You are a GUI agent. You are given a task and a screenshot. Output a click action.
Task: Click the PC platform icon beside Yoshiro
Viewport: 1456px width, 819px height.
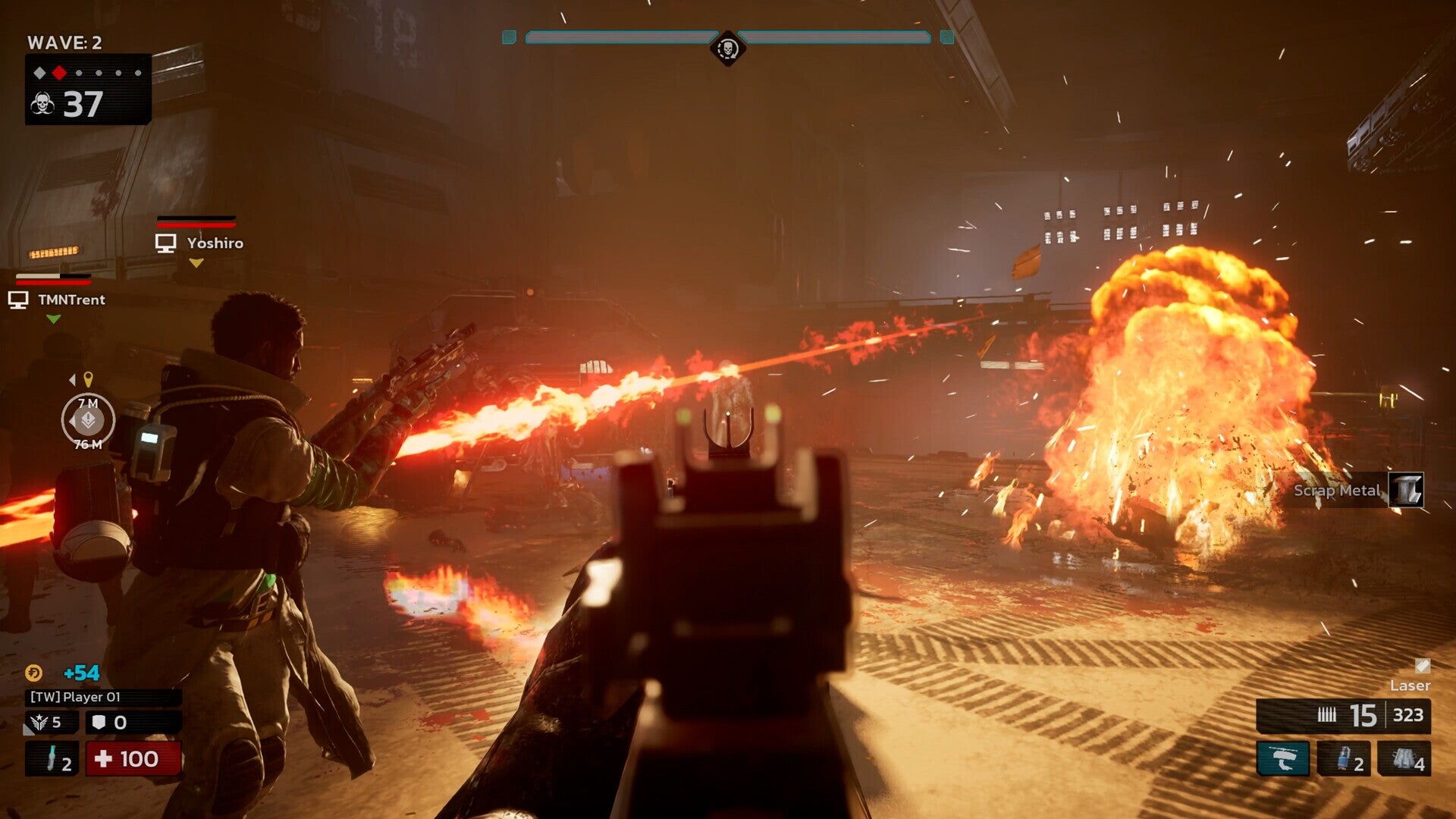[x=165, y=243]
